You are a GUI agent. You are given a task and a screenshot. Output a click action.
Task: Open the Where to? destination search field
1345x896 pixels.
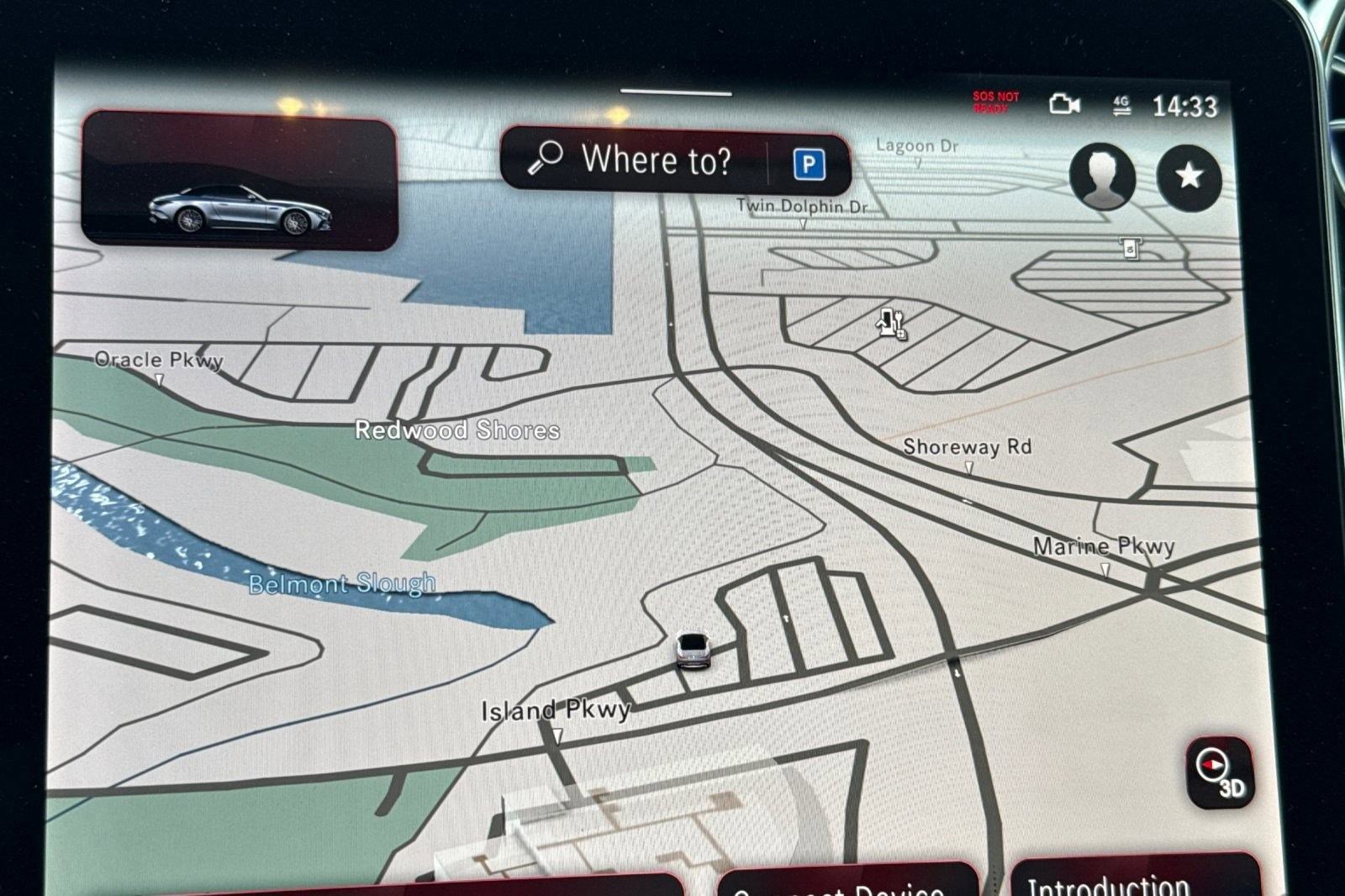[x=660, y=160]
